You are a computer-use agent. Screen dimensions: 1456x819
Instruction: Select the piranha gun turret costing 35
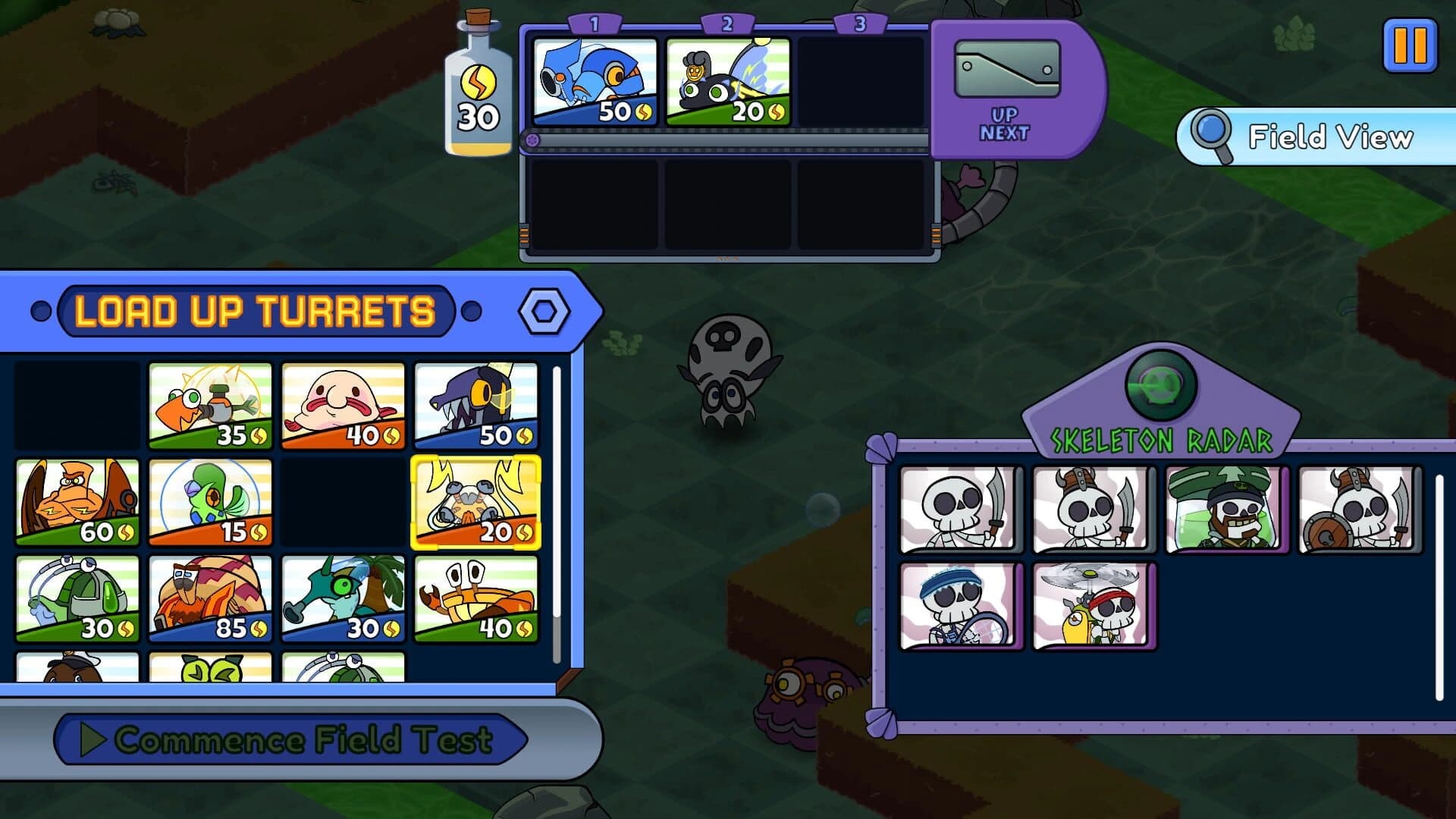210,405
